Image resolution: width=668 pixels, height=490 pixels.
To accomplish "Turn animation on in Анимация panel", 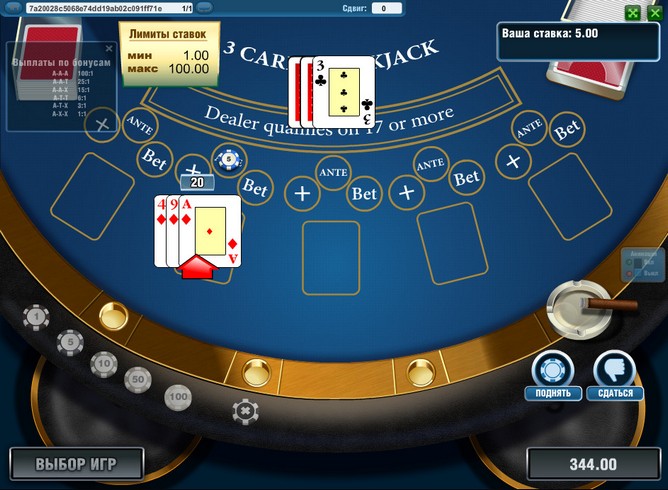I will click(630, 262).
